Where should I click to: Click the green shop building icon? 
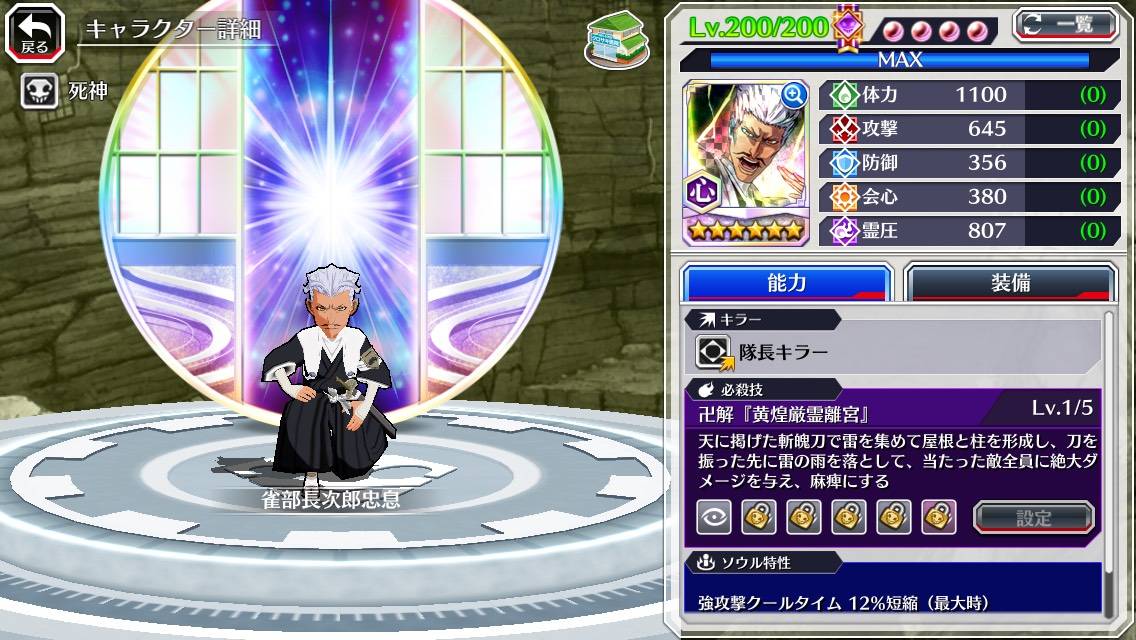[x=614, y=40]
